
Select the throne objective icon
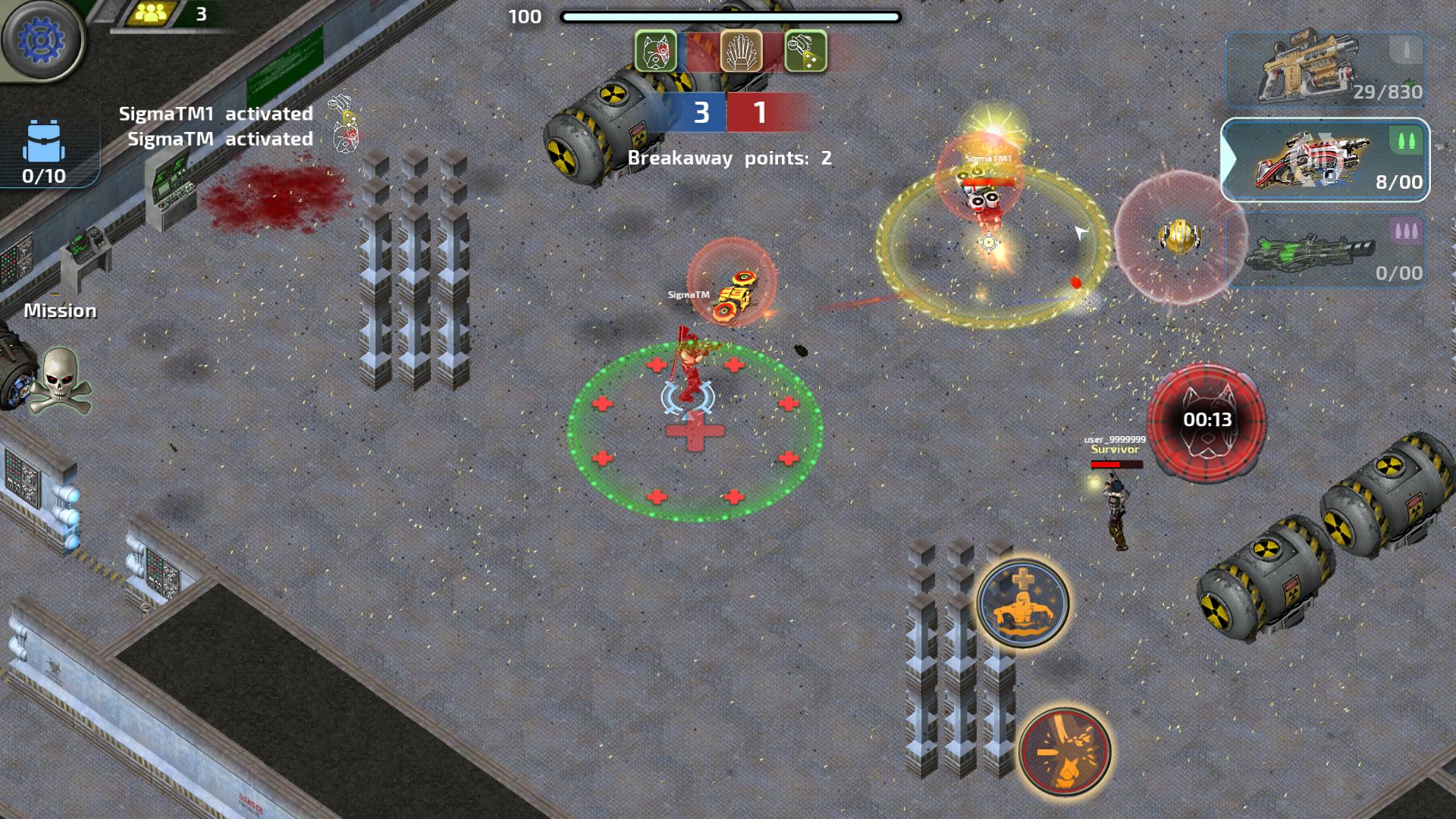click(x=741, y=52)
